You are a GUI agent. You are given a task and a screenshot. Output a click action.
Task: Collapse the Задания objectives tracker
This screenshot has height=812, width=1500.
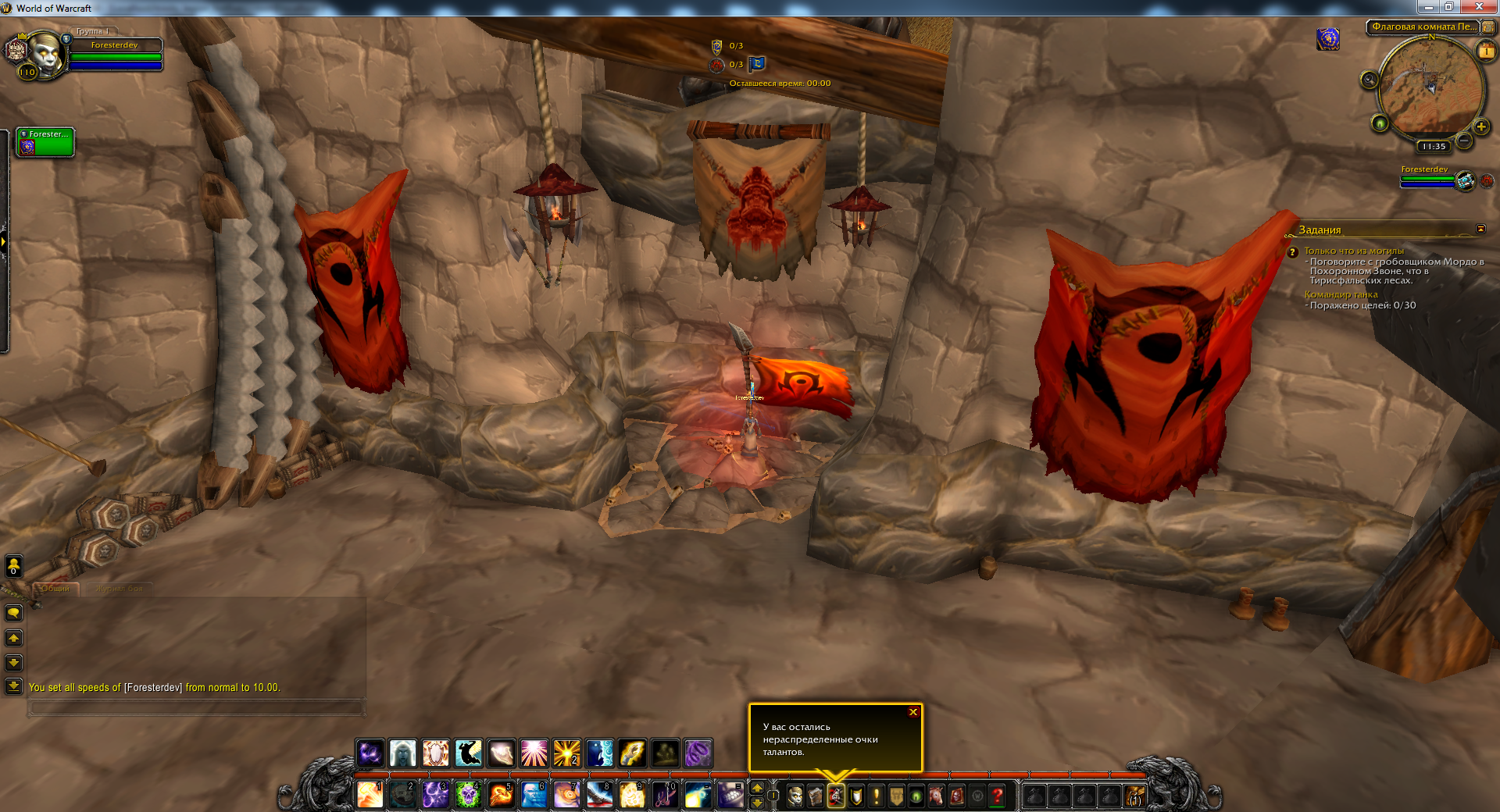coord(1481,230)
